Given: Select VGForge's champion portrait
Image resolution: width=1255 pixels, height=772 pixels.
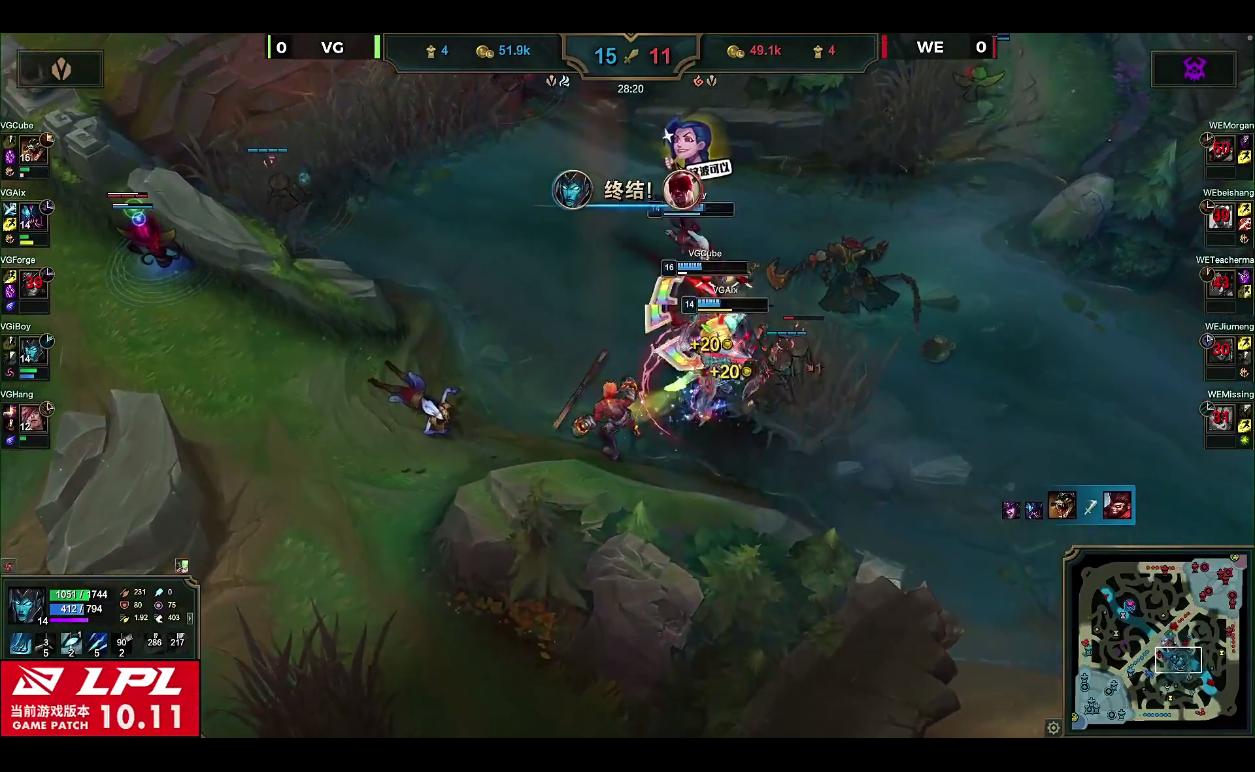Looking at the screenshot, I should pos(33,284).
